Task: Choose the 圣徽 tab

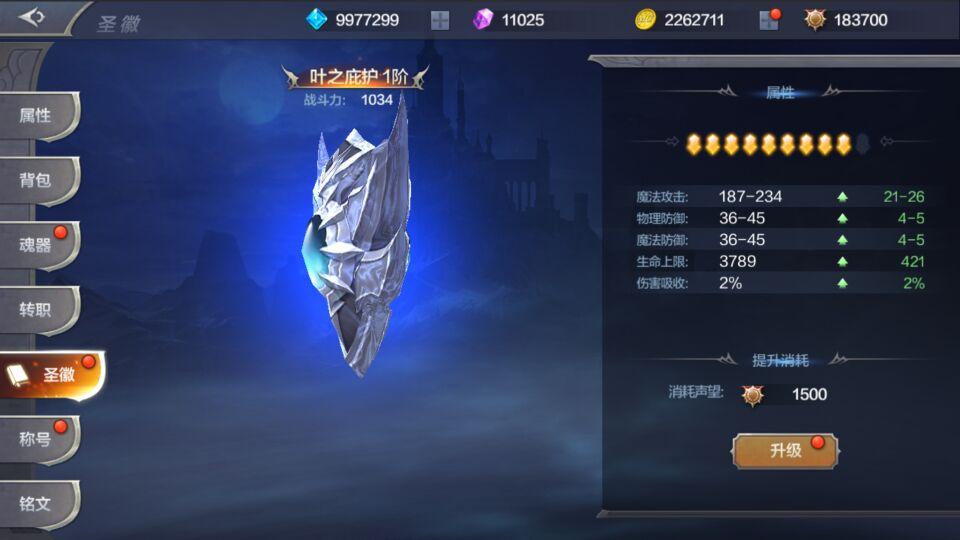Action: point(48,375)
